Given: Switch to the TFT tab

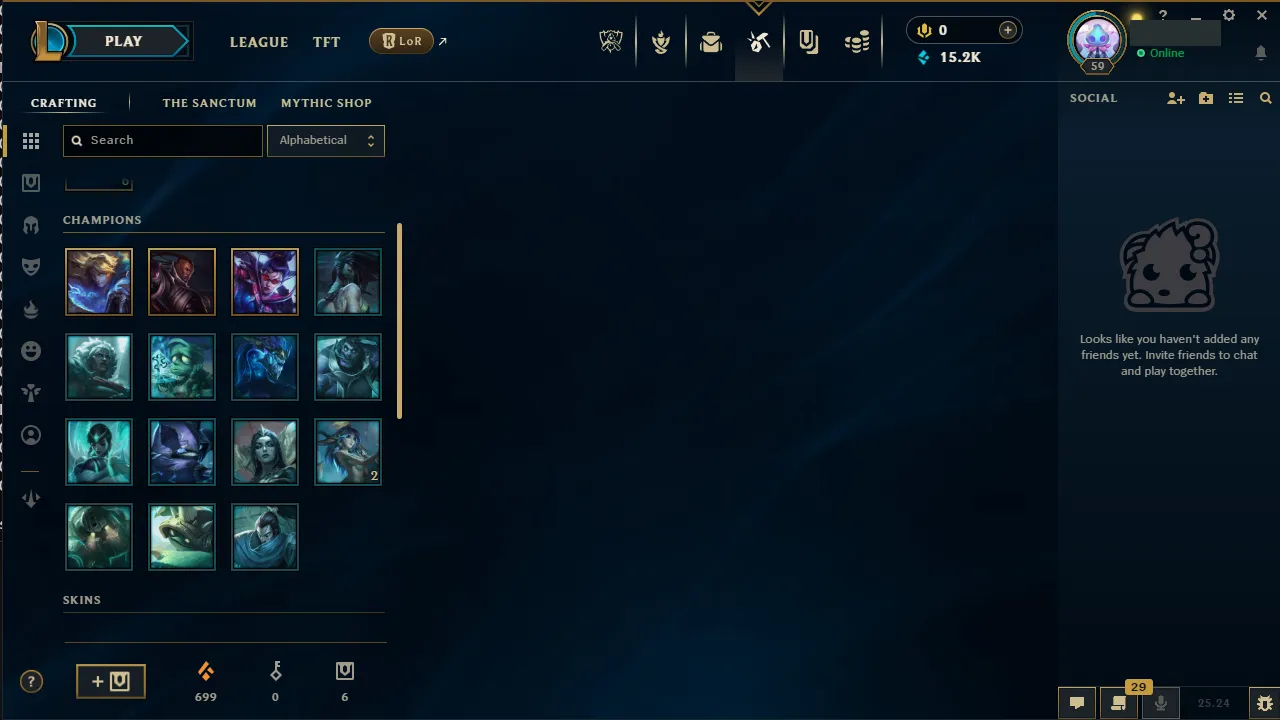Looking at the screenshot, I should (326, 42).
